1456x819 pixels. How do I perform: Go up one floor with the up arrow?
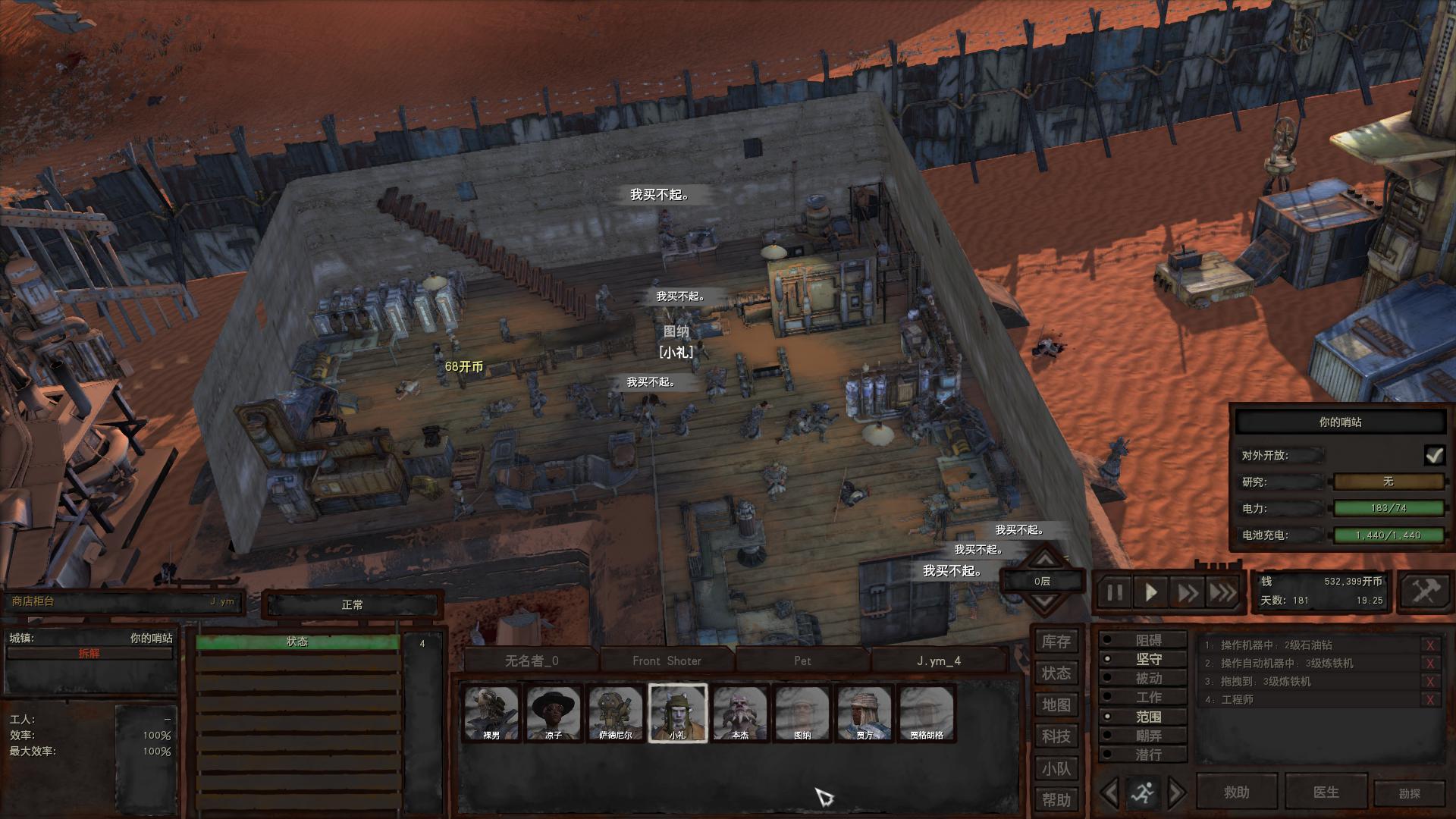[1044, 560]
